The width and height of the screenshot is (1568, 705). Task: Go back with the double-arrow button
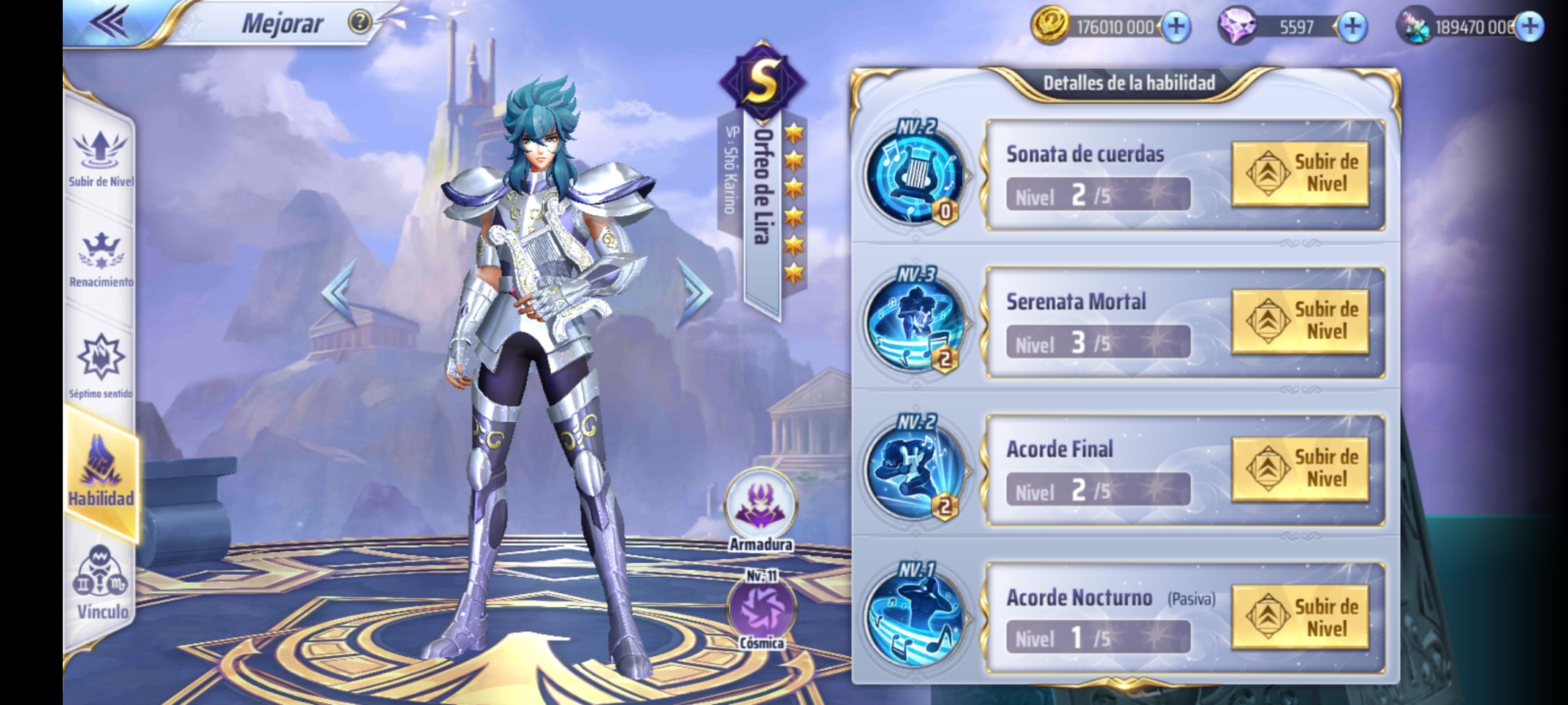coord(110,22)
